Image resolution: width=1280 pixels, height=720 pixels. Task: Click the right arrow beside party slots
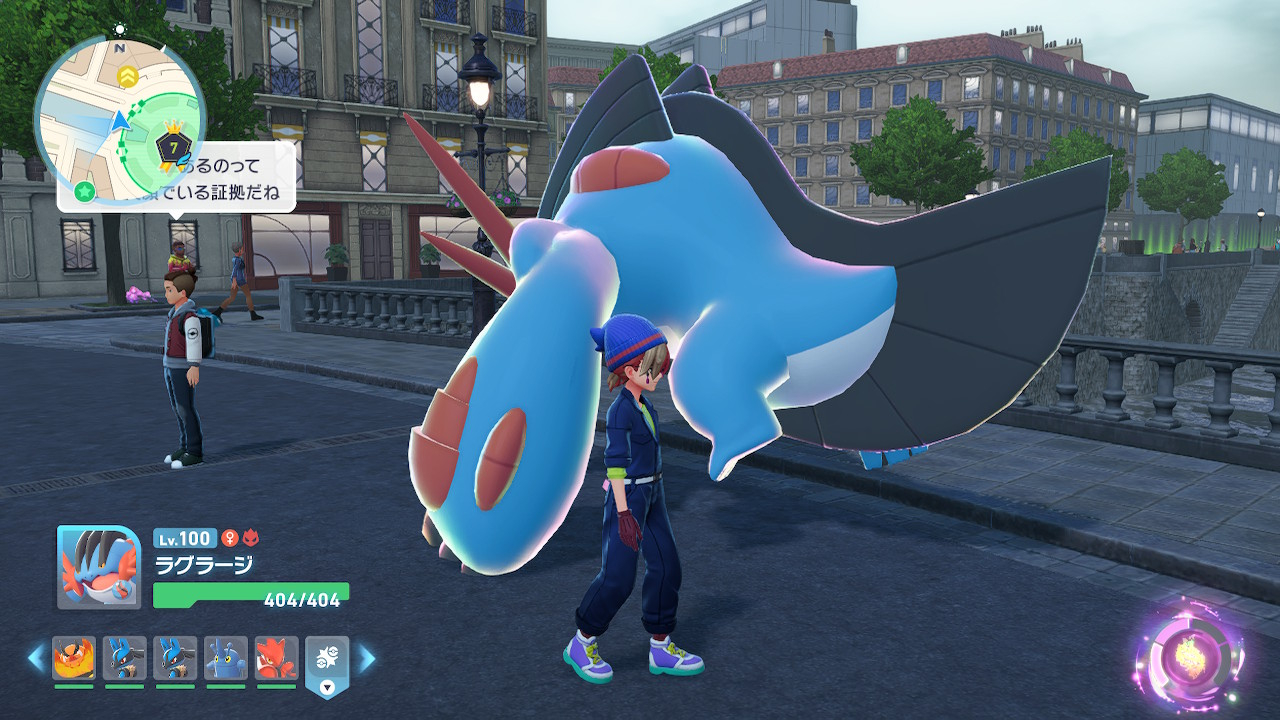(x=367, y=657)
